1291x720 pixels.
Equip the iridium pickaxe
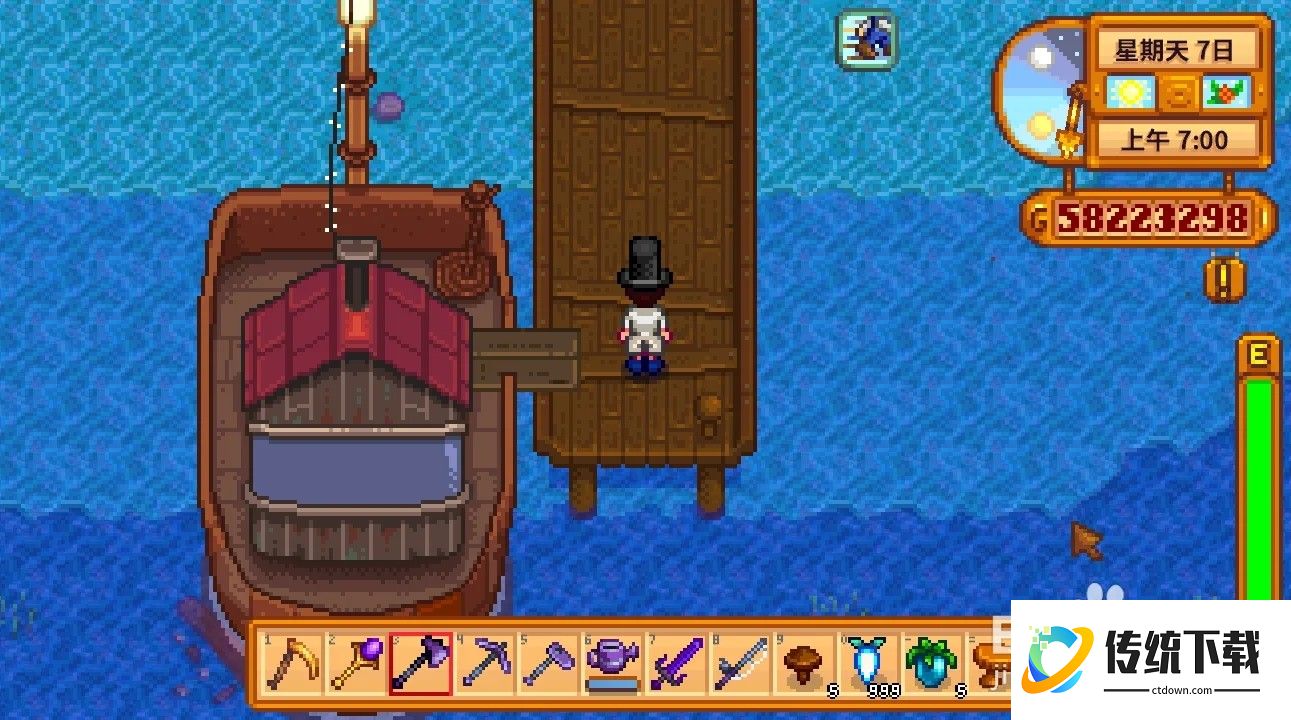click(486, 661)
